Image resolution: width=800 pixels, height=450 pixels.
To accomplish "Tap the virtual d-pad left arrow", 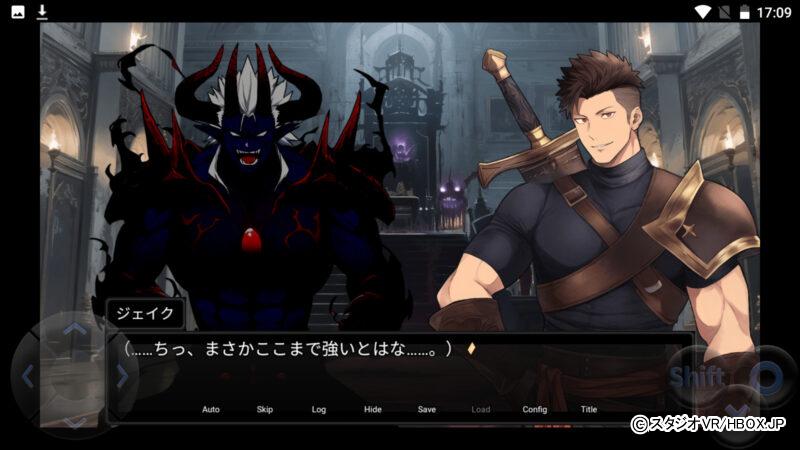I will [28, 376].
